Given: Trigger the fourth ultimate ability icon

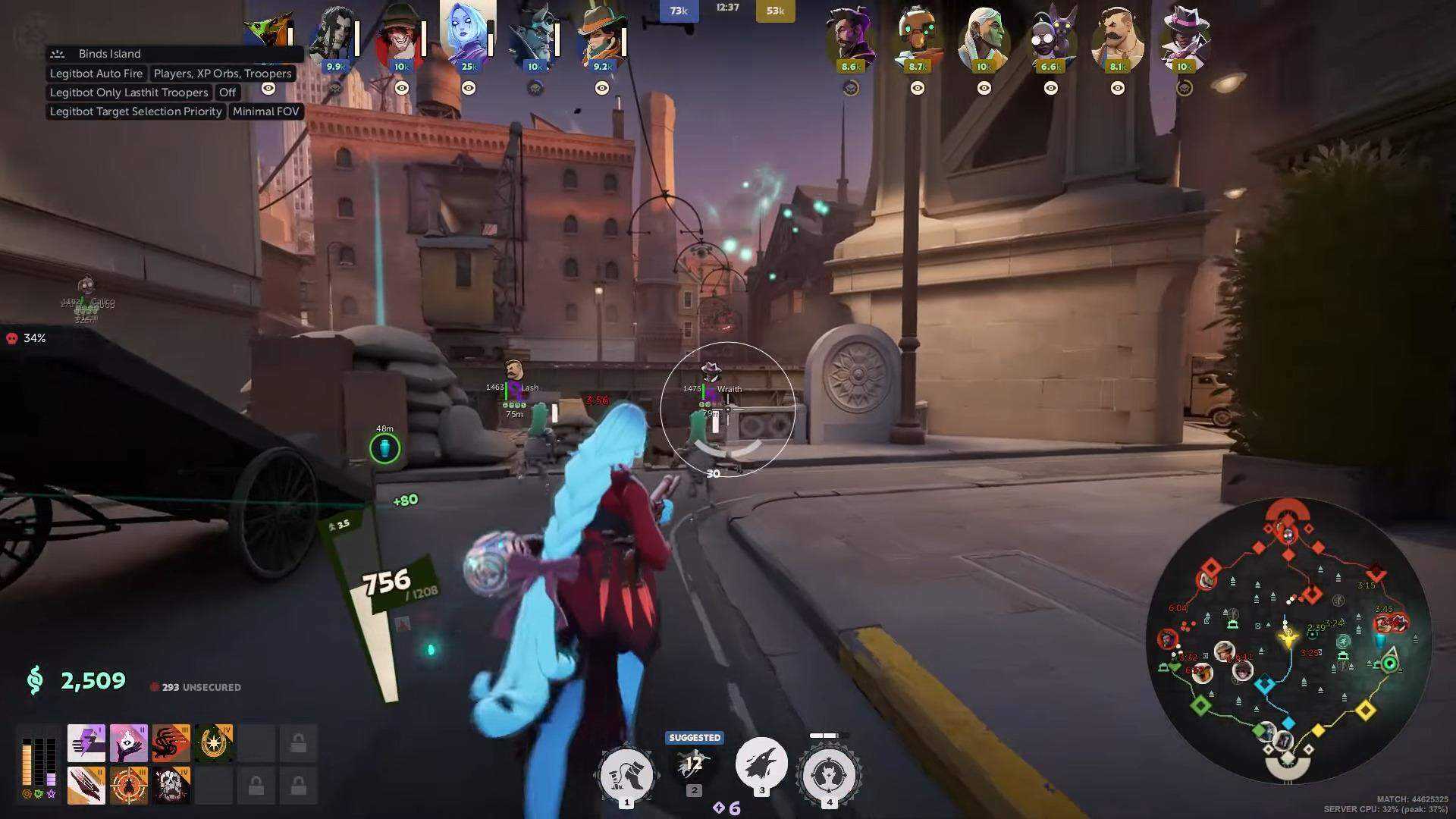Looking at the screenshot, I should [x=829, y=774].
